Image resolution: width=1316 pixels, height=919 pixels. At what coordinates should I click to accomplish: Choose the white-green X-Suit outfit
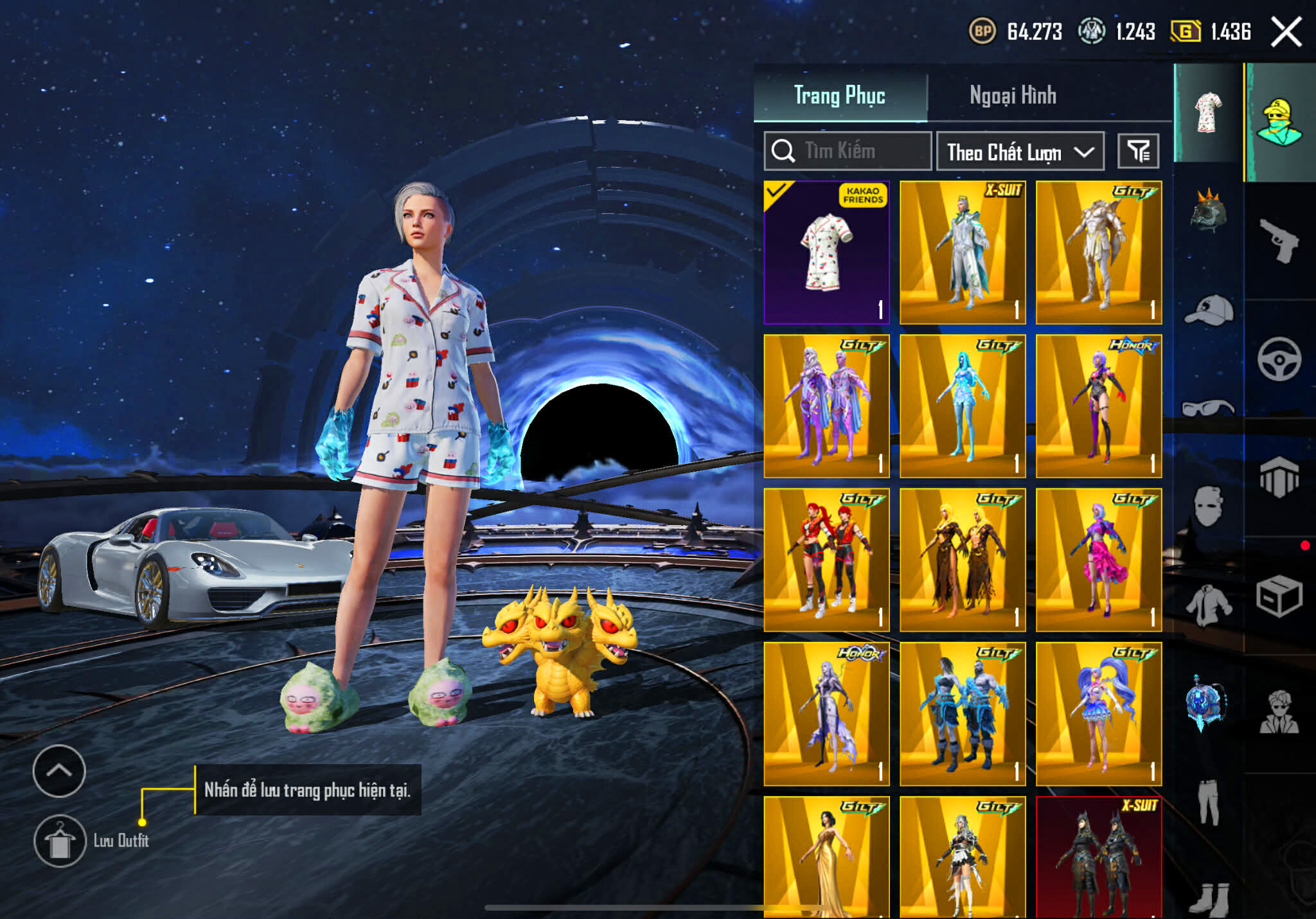pyautogui.click(x=963, y=253)
